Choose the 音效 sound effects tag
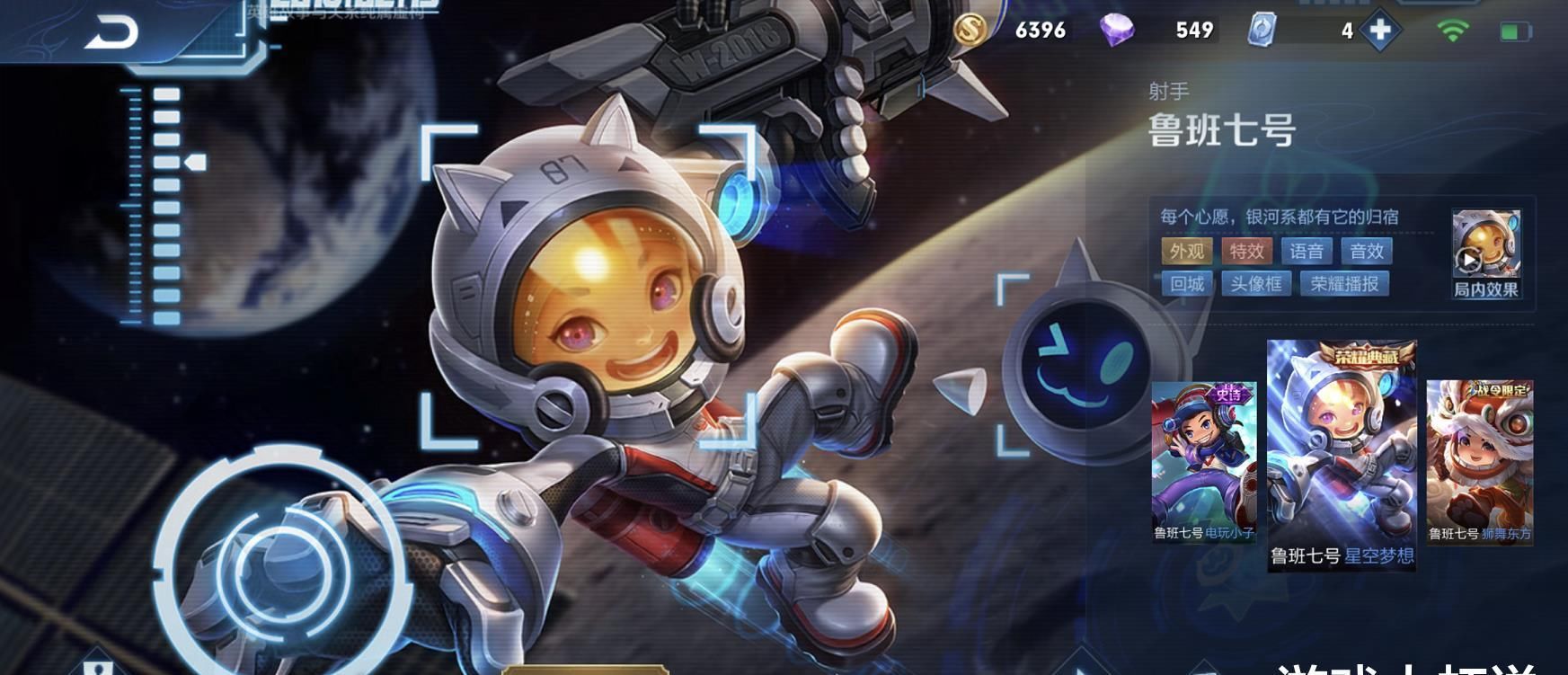The image size is (1568, 675). pos(1366,252)
